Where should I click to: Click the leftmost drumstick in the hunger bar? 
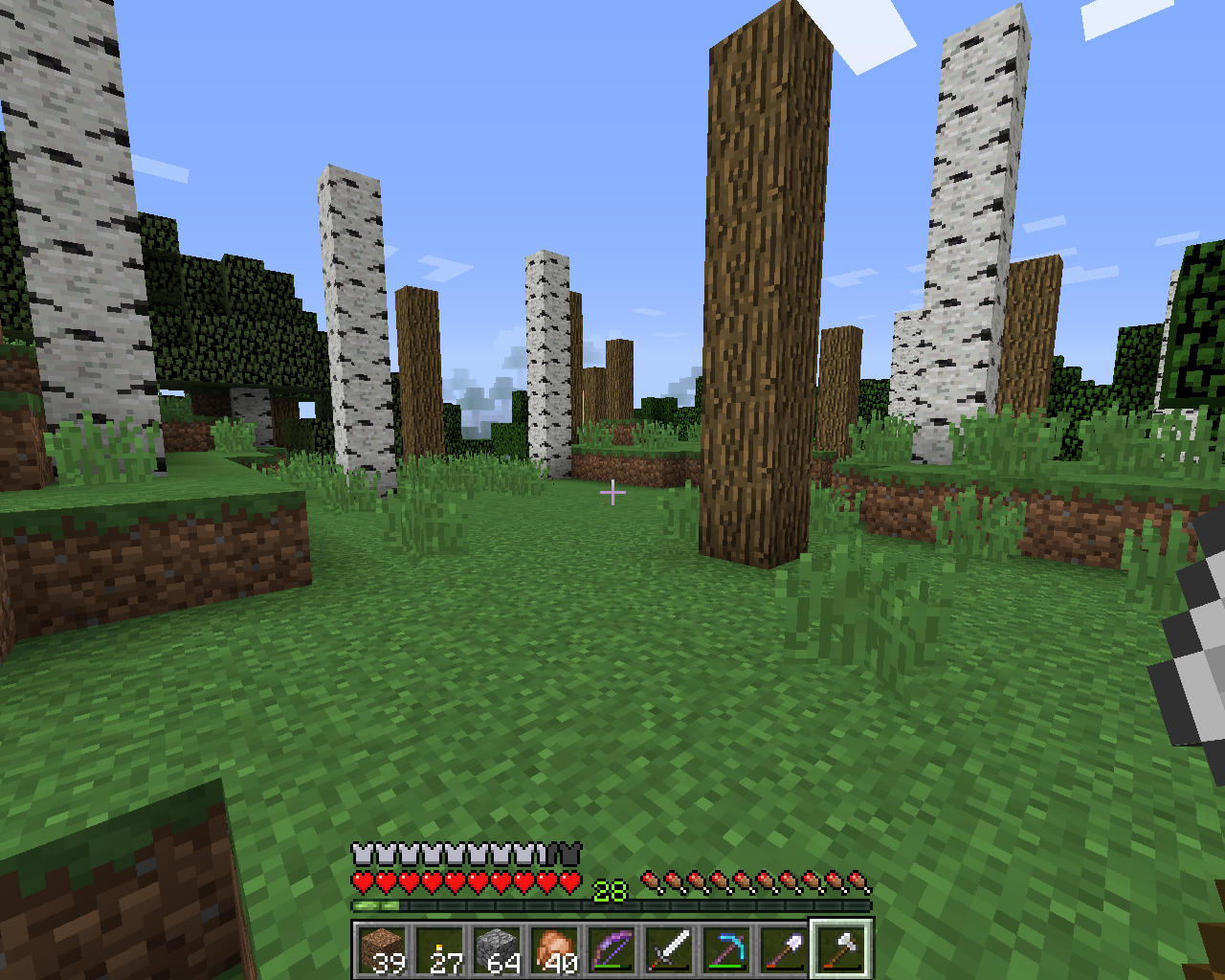point(654,880)
